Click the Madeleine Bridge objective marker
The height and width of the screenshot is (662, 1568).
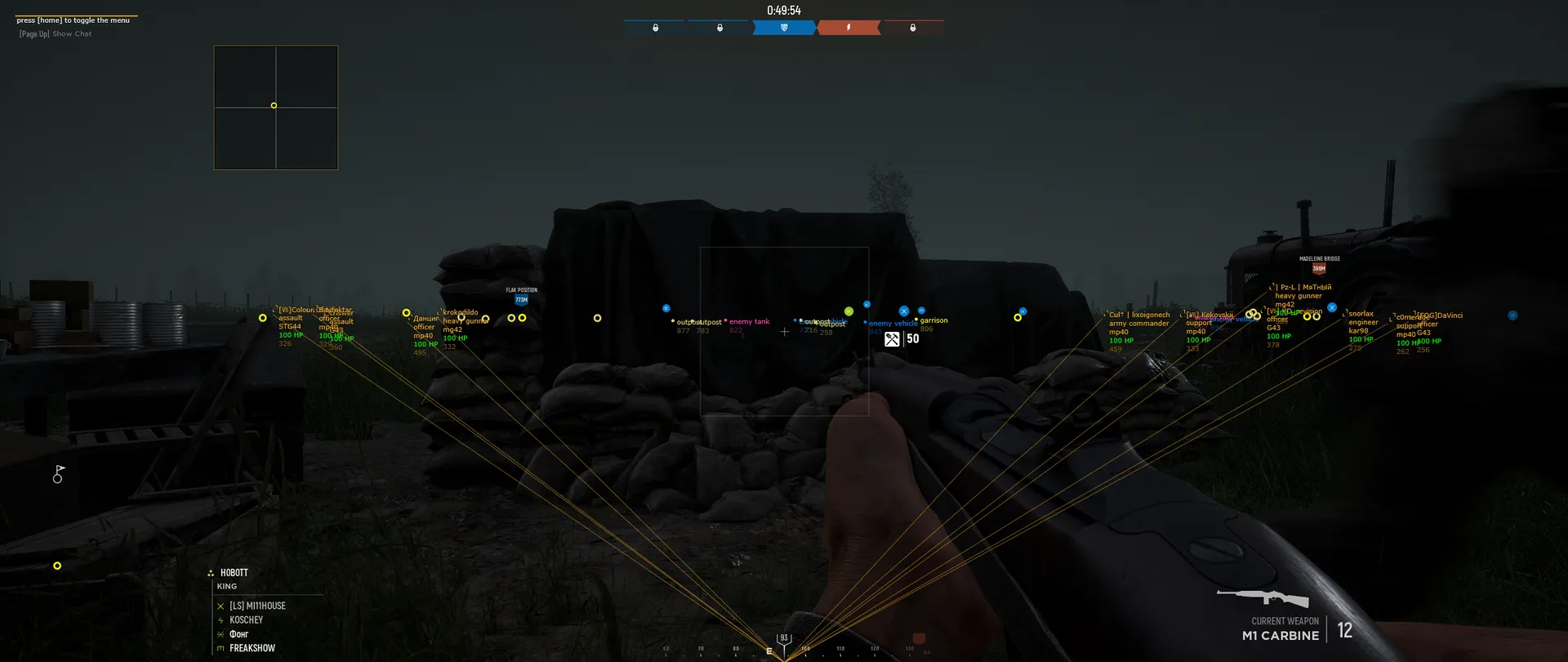pos(1319,267)
